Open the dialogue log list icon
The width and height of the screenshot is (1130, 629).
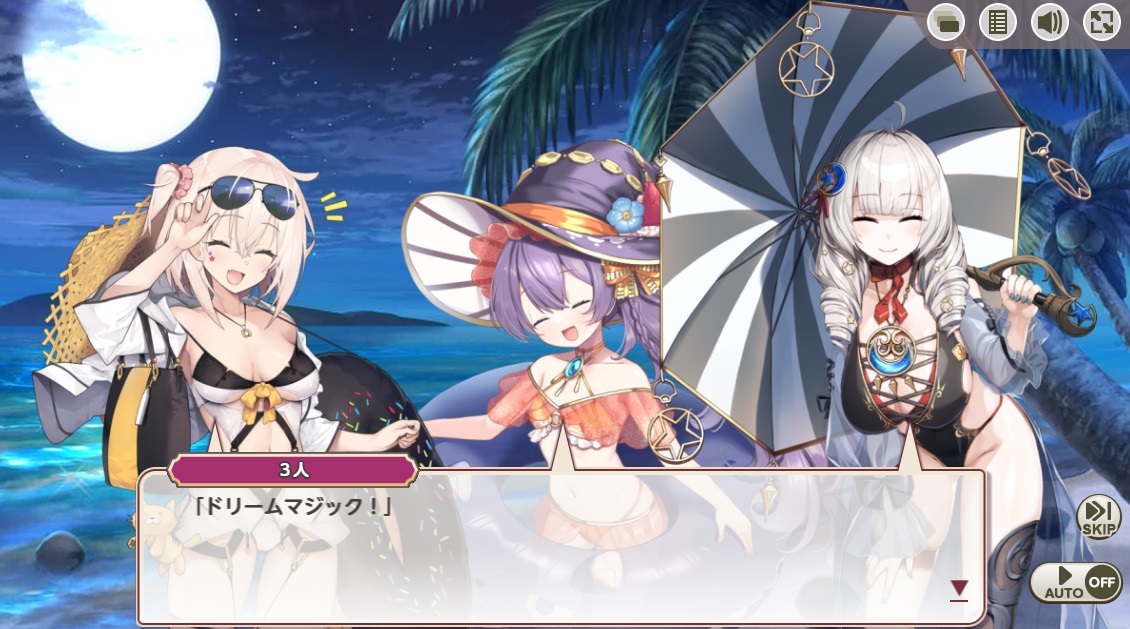pyautogui.click(x=997, y=22)
